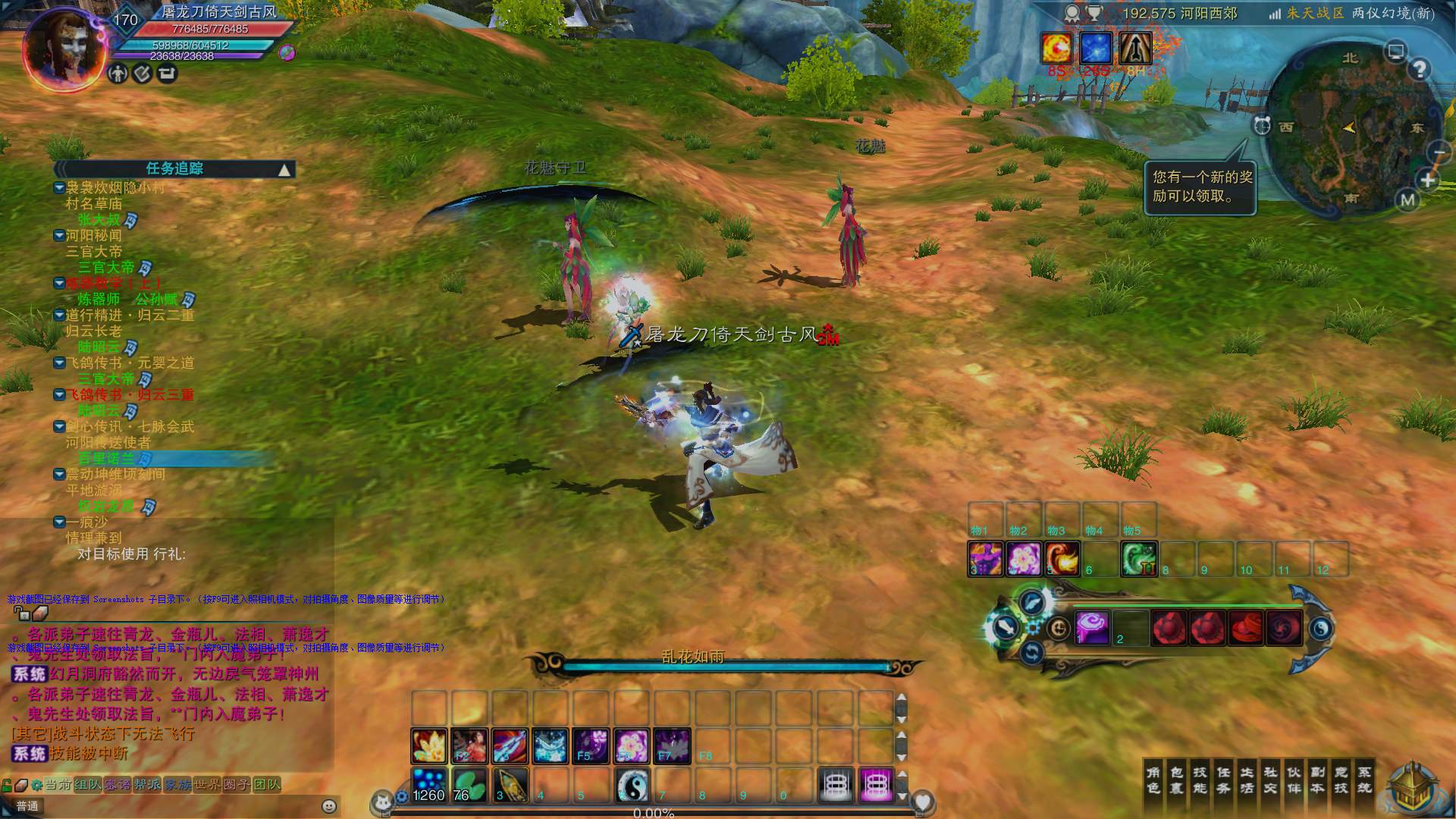
Task: Click the yin-yang icon on bottom hotbar
Action: click(631, 785)
